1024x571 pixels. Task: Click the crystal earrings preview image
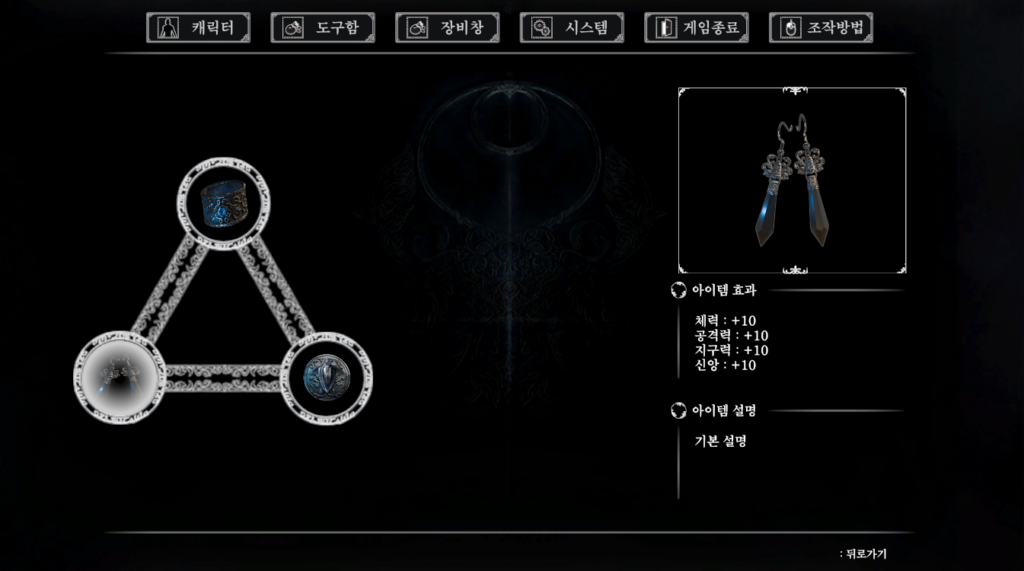point(792,181)
